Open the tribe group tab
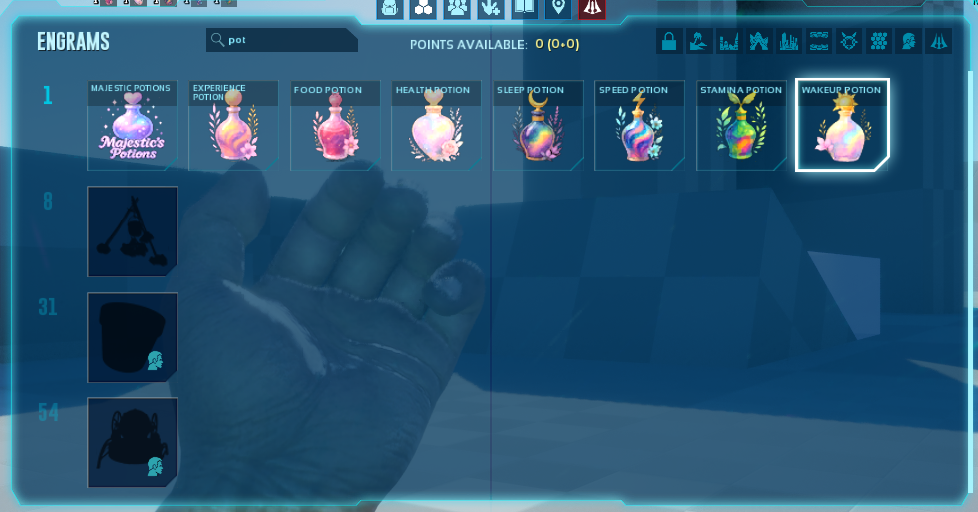This screenshot has width=978, height=512. tap(457, 8)
